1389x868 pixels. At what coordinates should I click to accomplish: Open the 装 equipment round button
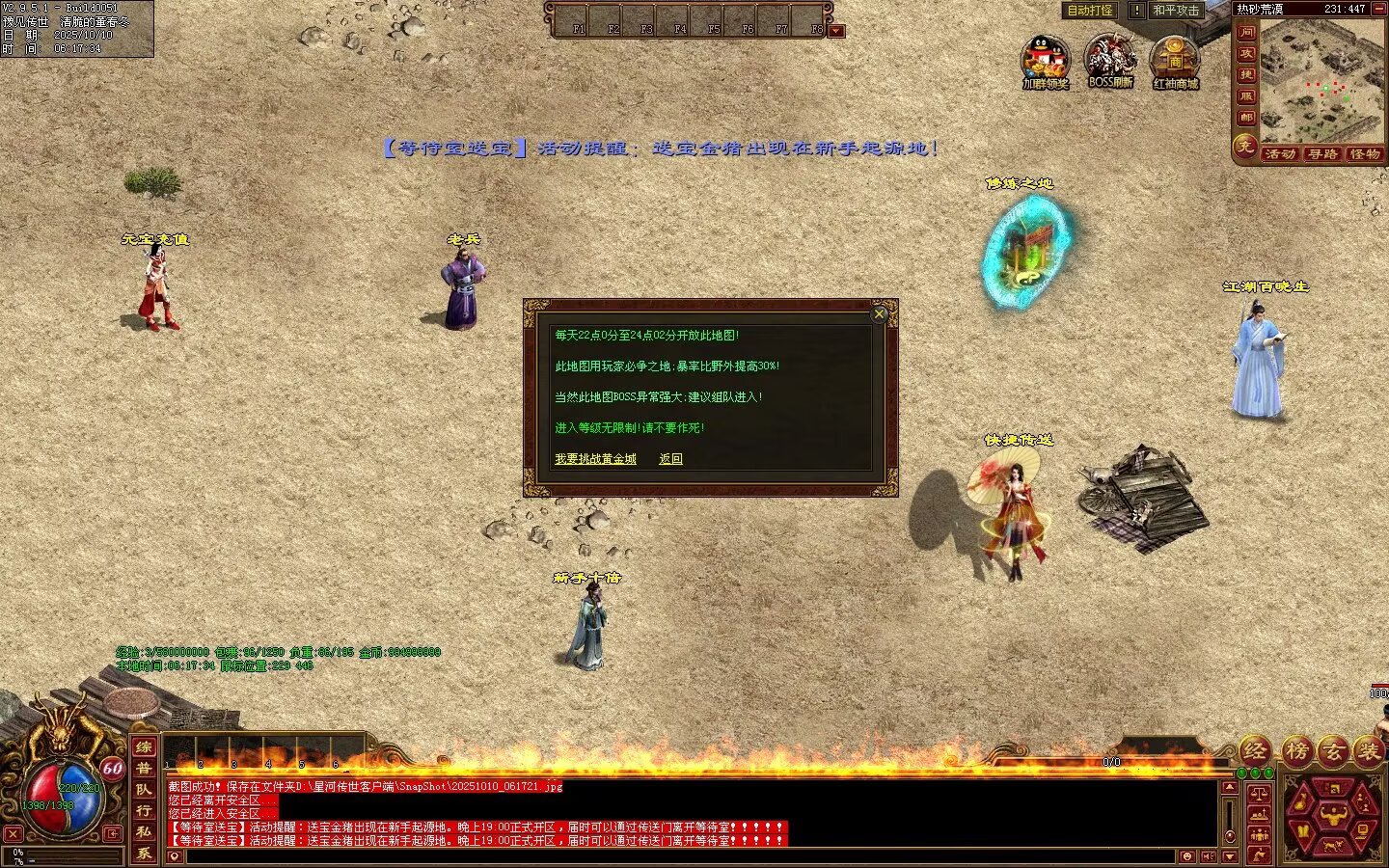[1368, 750]
